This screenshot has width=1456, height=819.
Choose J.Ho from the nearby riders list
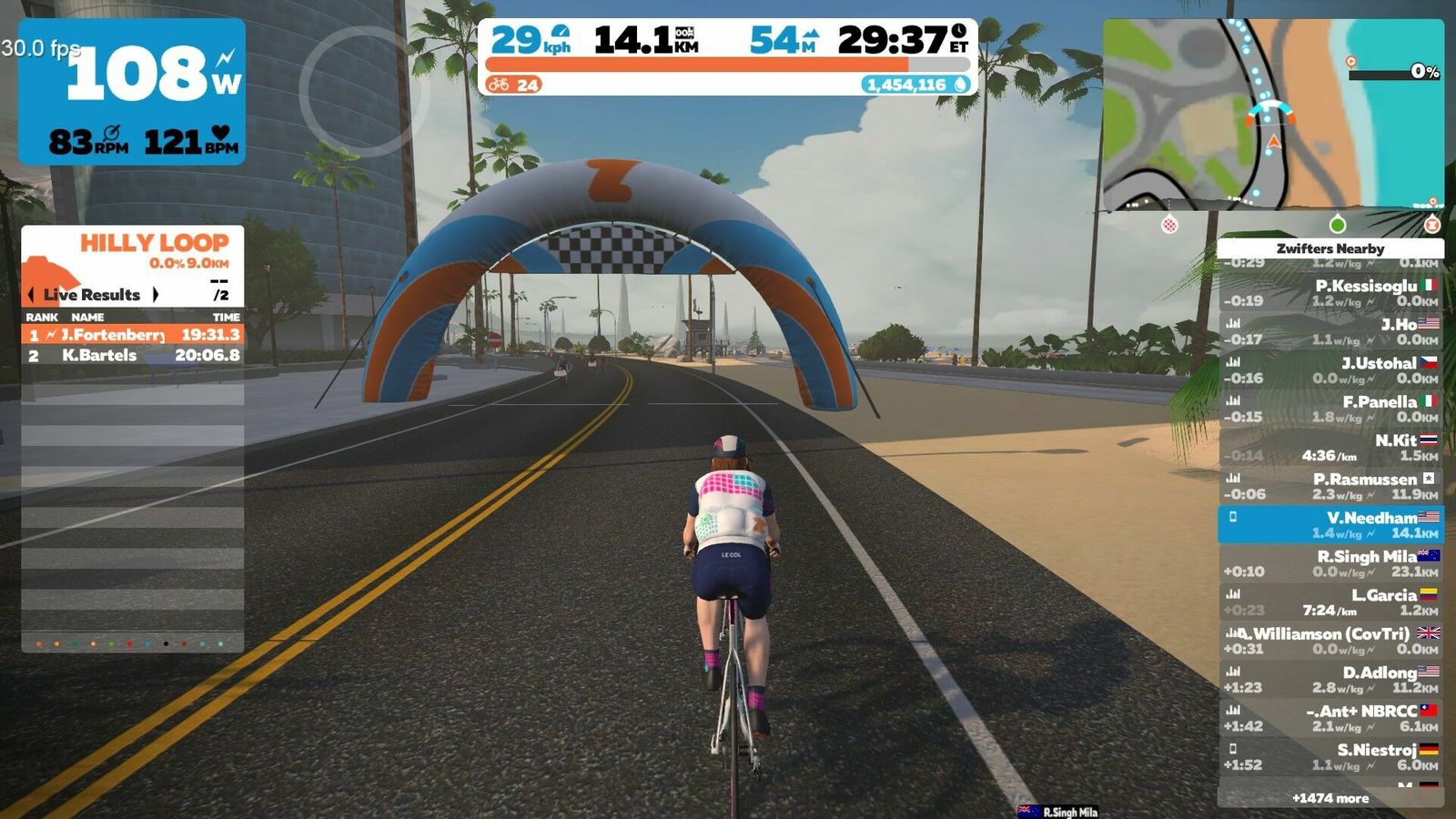click(x=1330, y=331)
